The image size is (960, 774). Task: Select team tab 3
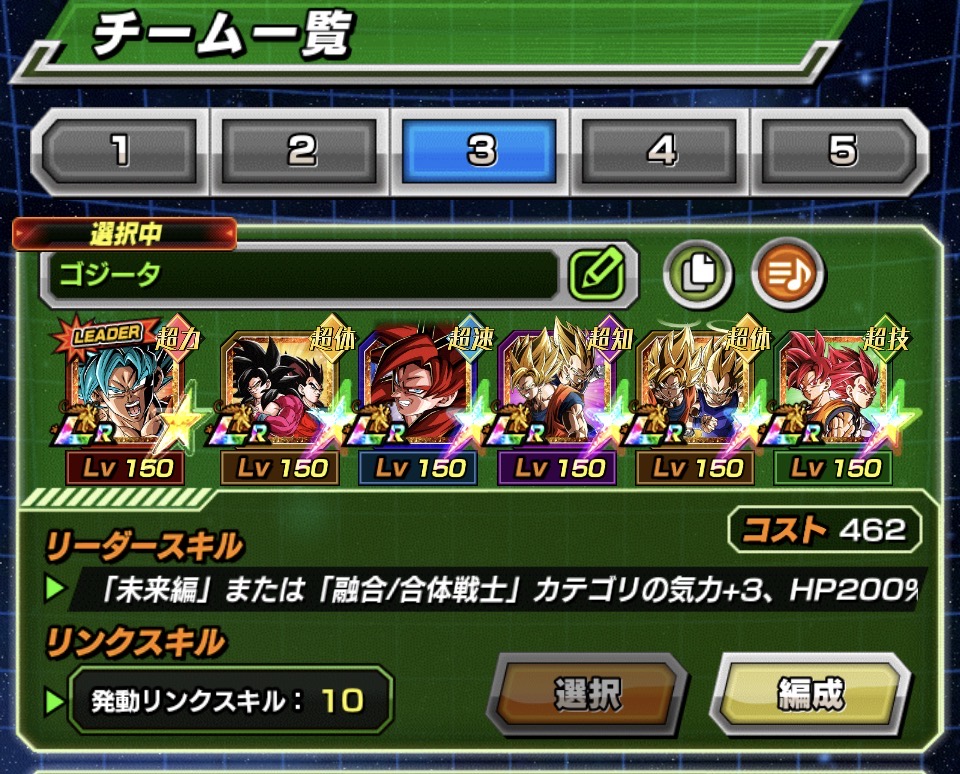pyautogui.click(x=482, y=151)
